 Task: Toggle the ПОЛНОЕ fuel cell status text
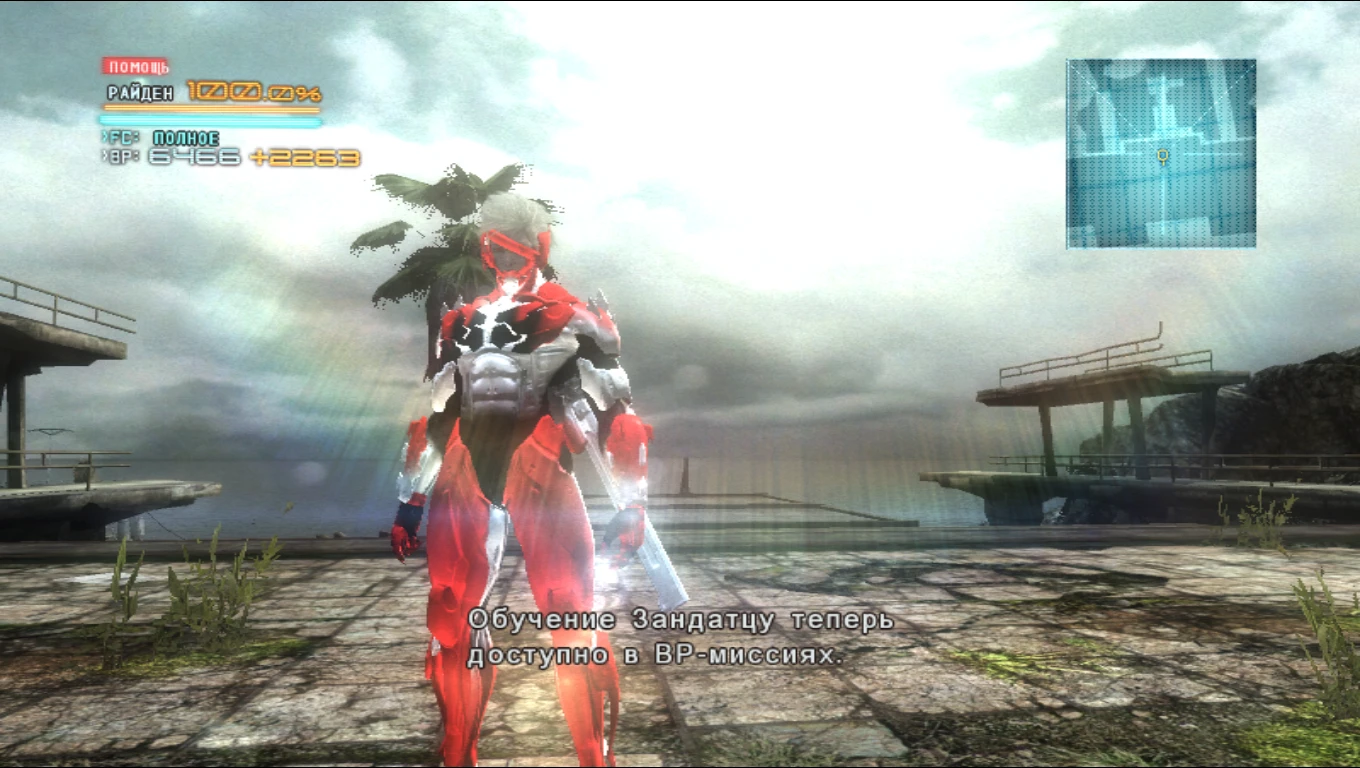188,137
